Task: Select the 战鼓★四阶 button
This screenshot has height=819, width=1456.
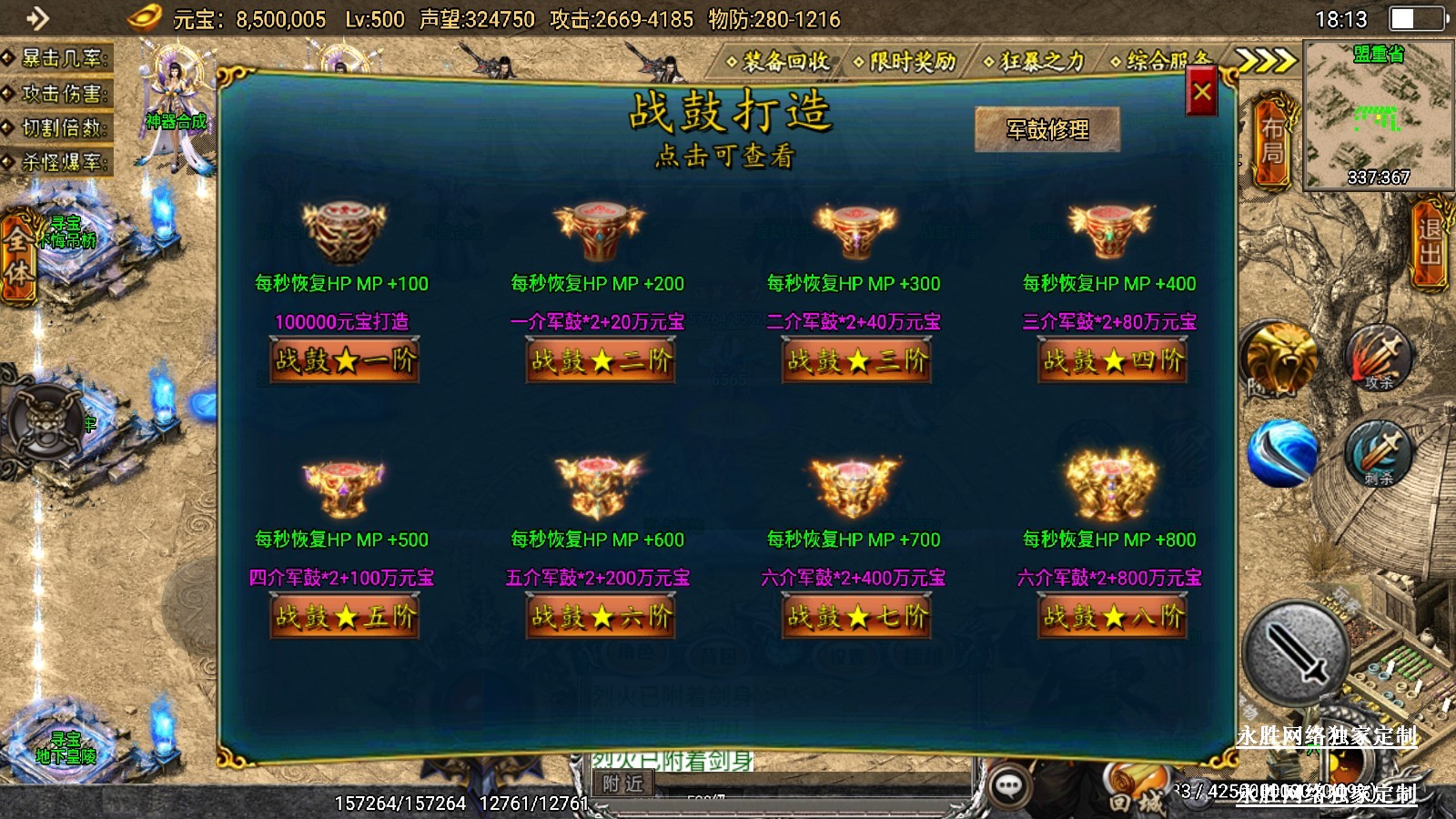Action: [1113, 361]
